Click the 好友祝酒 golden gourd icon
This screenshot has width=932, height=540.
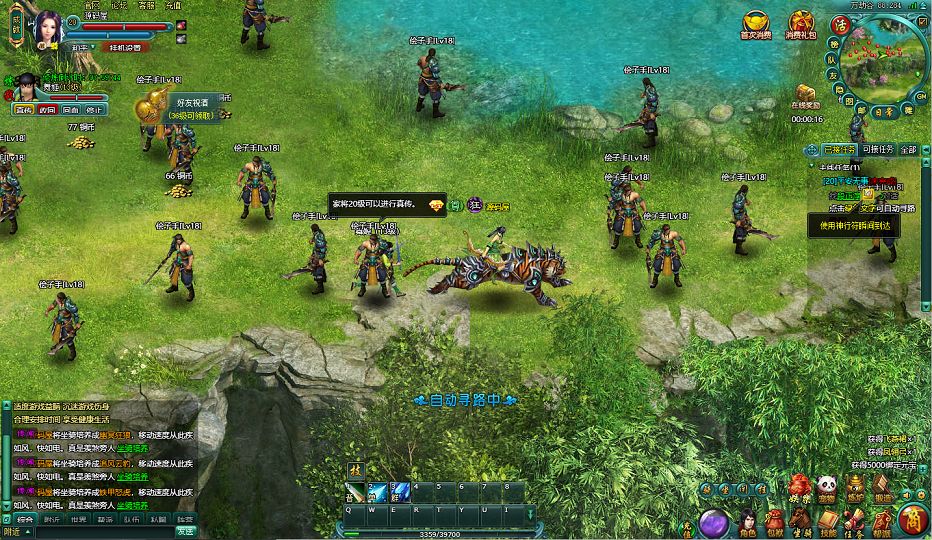(153, 105)
